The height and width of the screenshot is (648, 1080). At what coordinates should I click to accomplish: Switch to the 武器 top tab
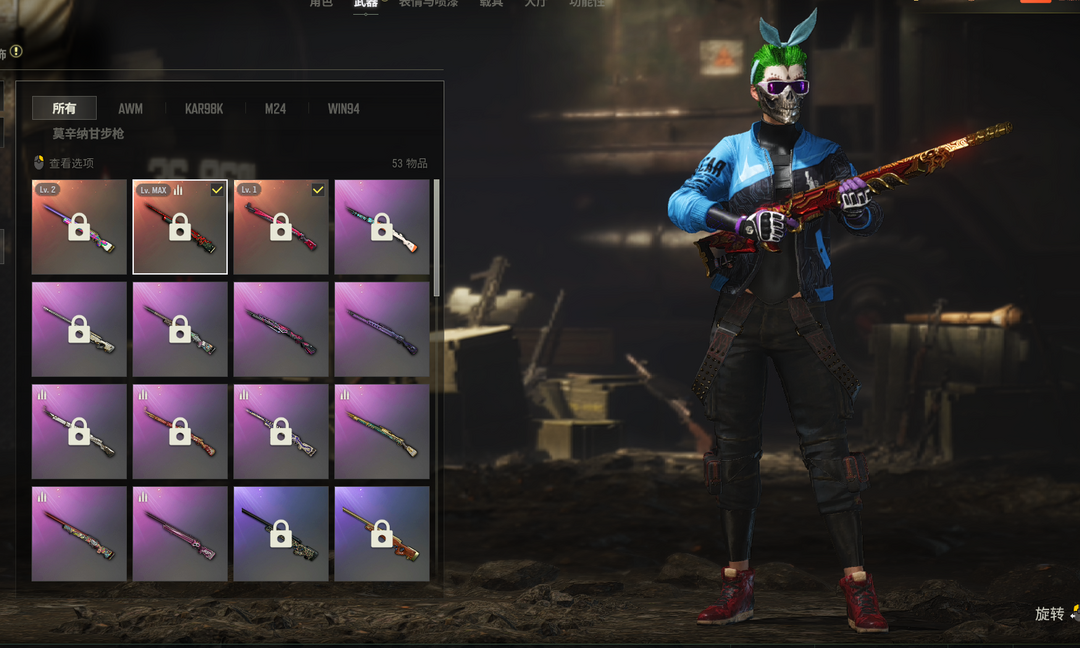tap(366, 4)
